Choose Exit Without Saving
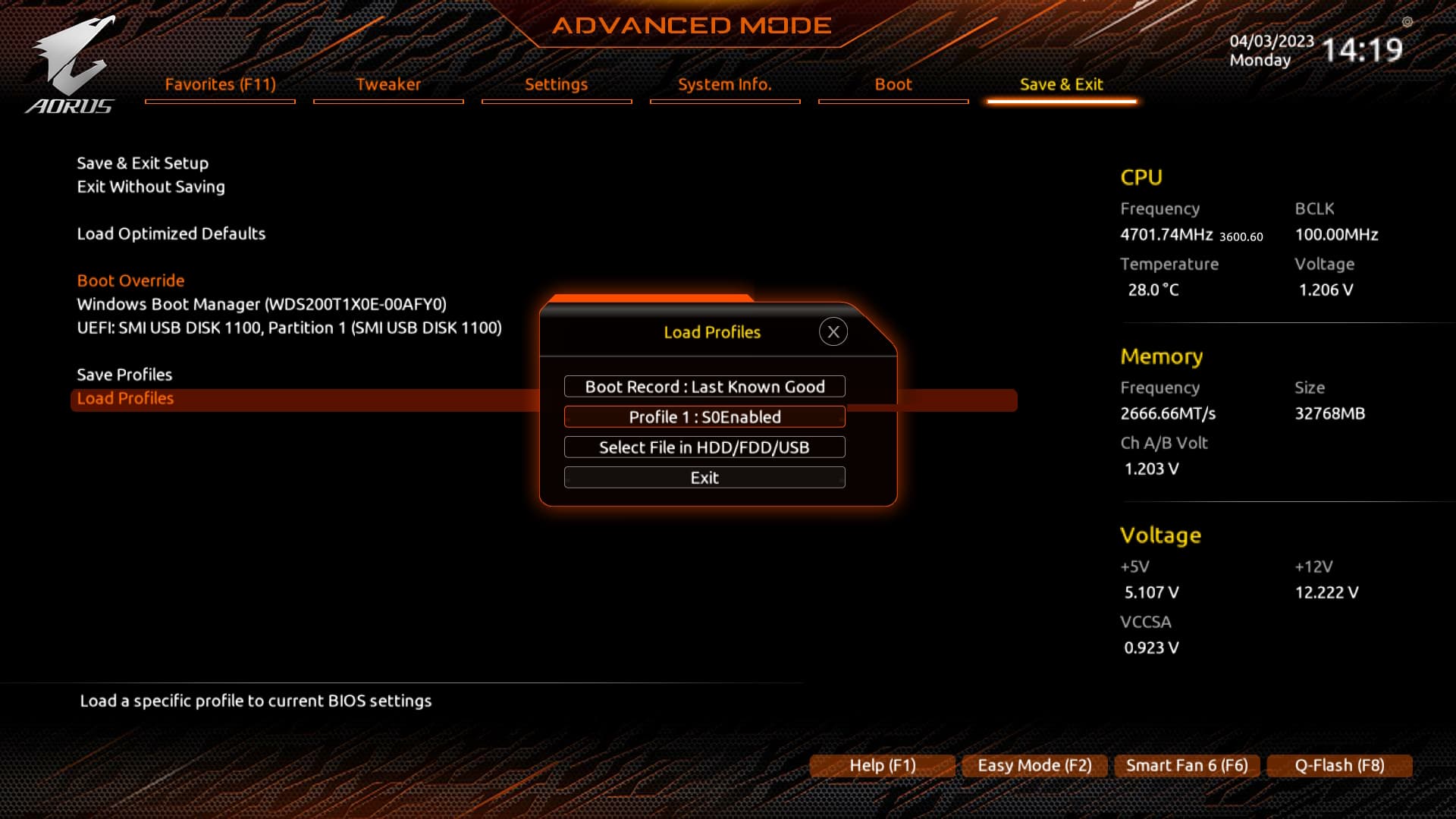The height and width of the screenshot is (819, 1456). click(150, 187)
